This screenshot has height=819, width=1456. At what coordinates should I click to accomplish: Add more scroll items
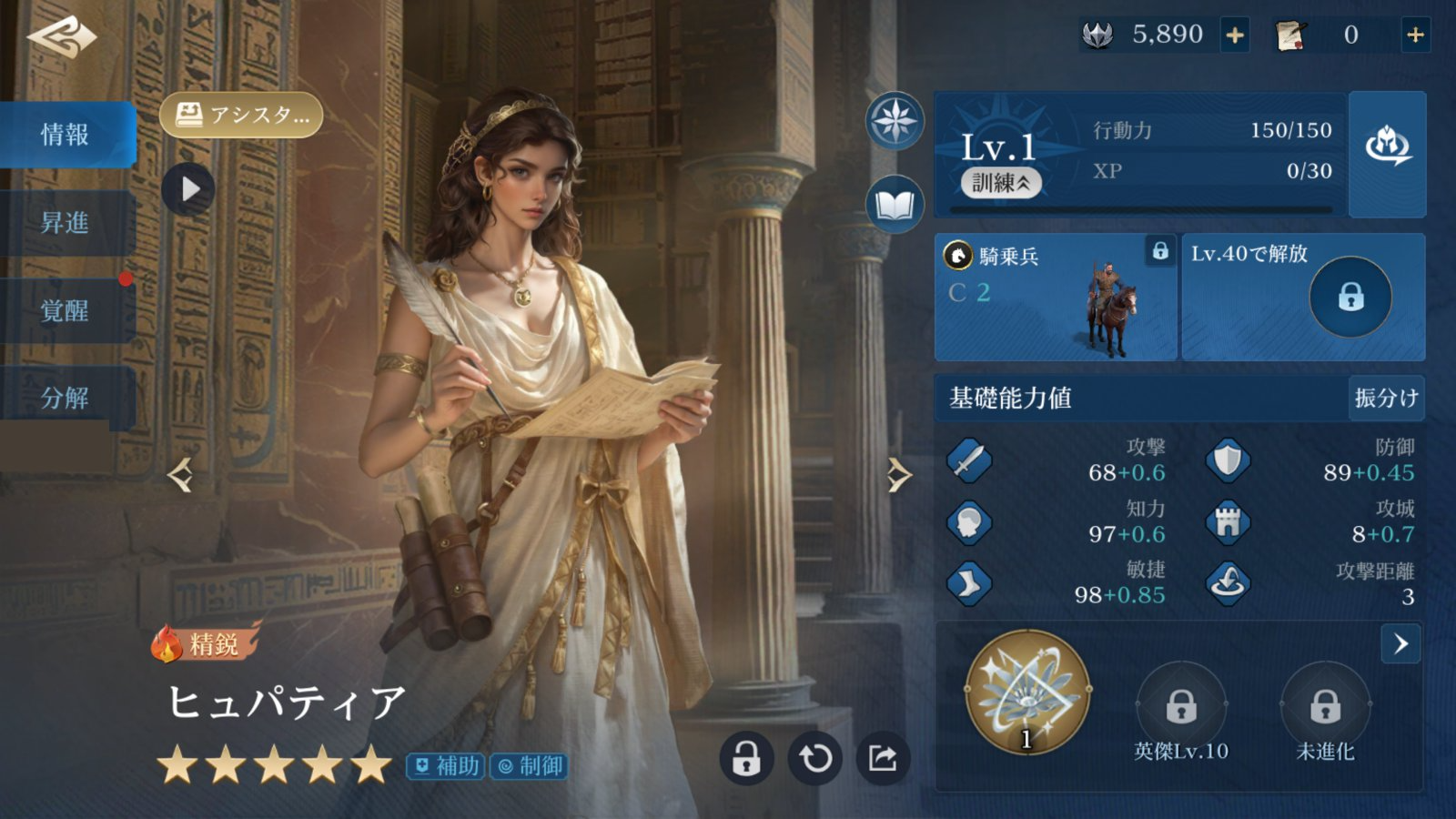pos(1415,35)
